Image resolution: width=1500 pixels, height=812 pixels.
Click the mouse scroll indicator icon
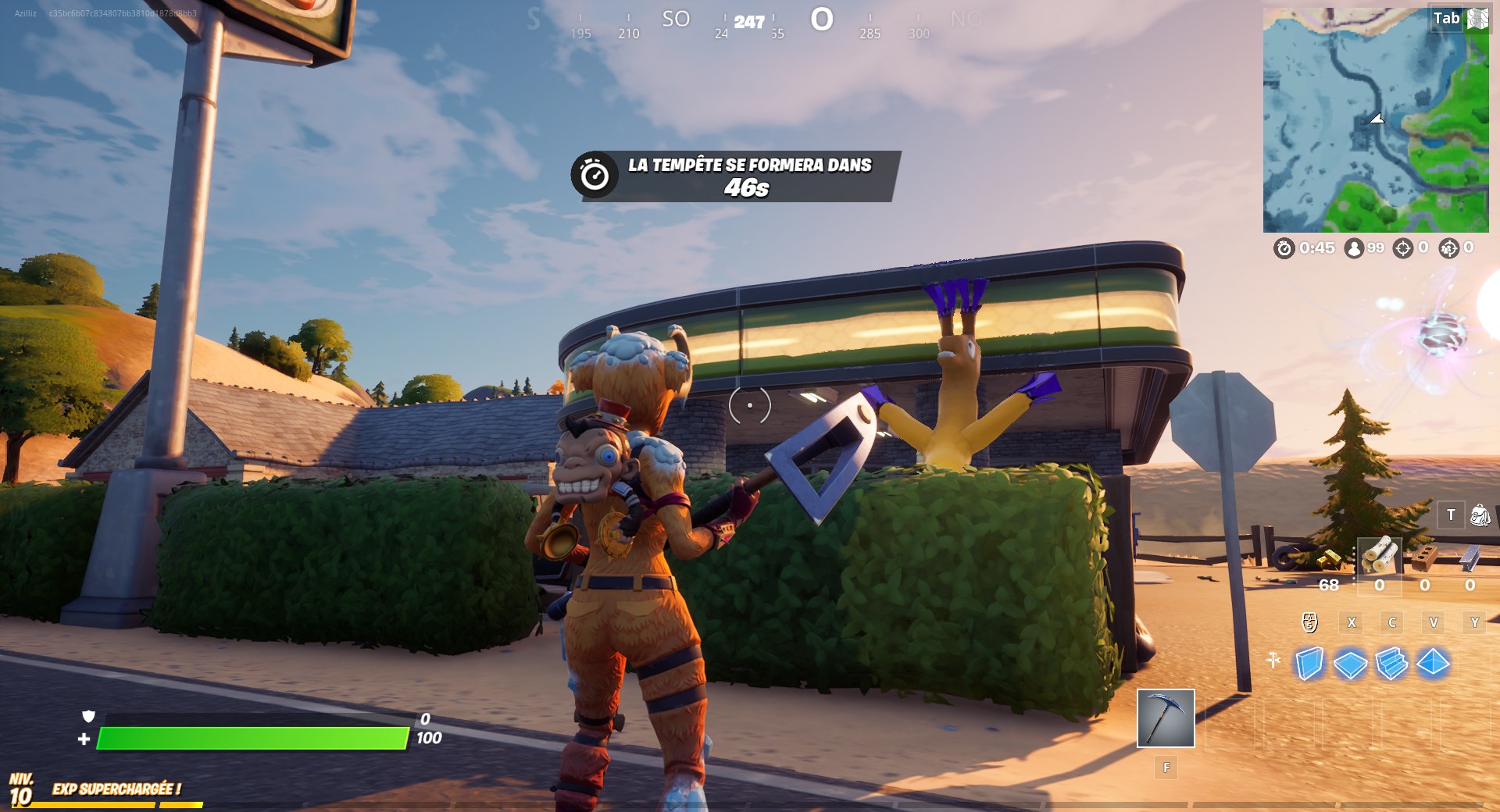(1309, 621)
